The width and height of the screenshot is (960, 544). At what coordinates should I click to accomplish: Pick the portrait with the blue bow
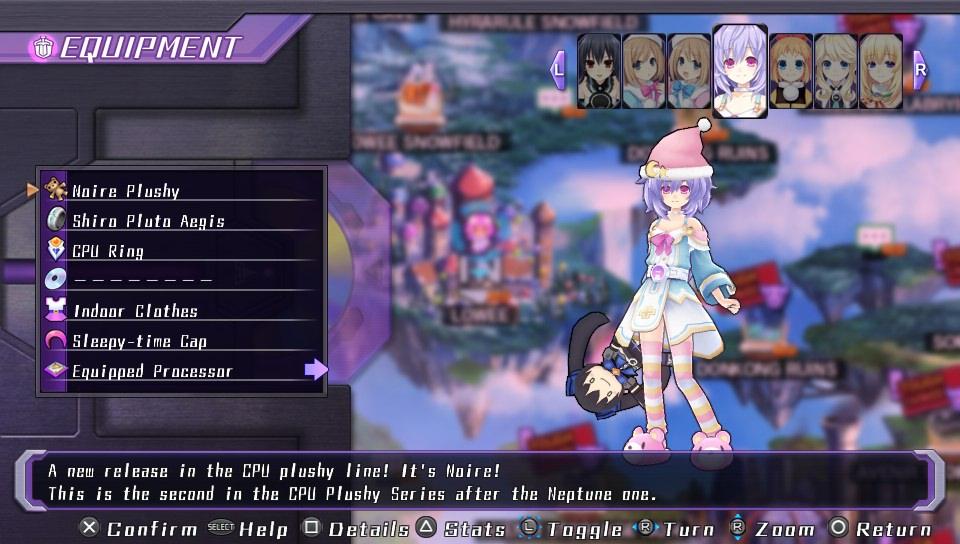[690, 71]
